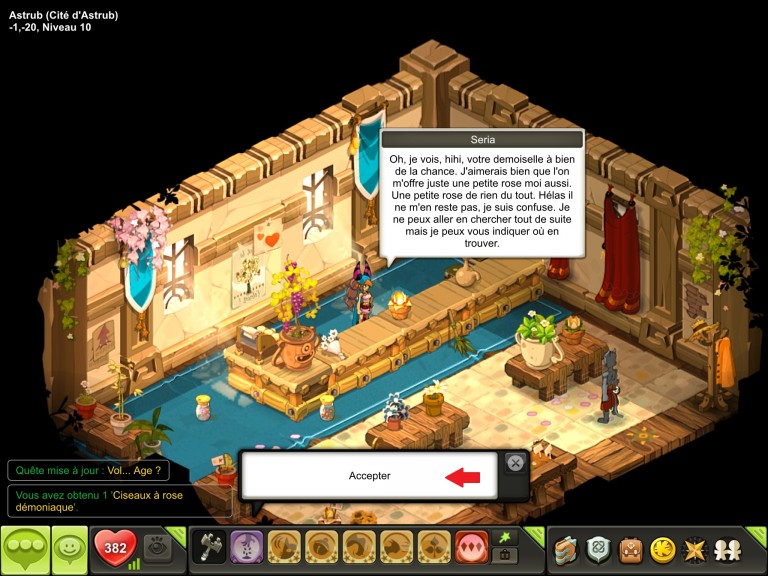Use the red diamonds spell slot
Viewport: 768px width, 576px height.
coord(471,547)
